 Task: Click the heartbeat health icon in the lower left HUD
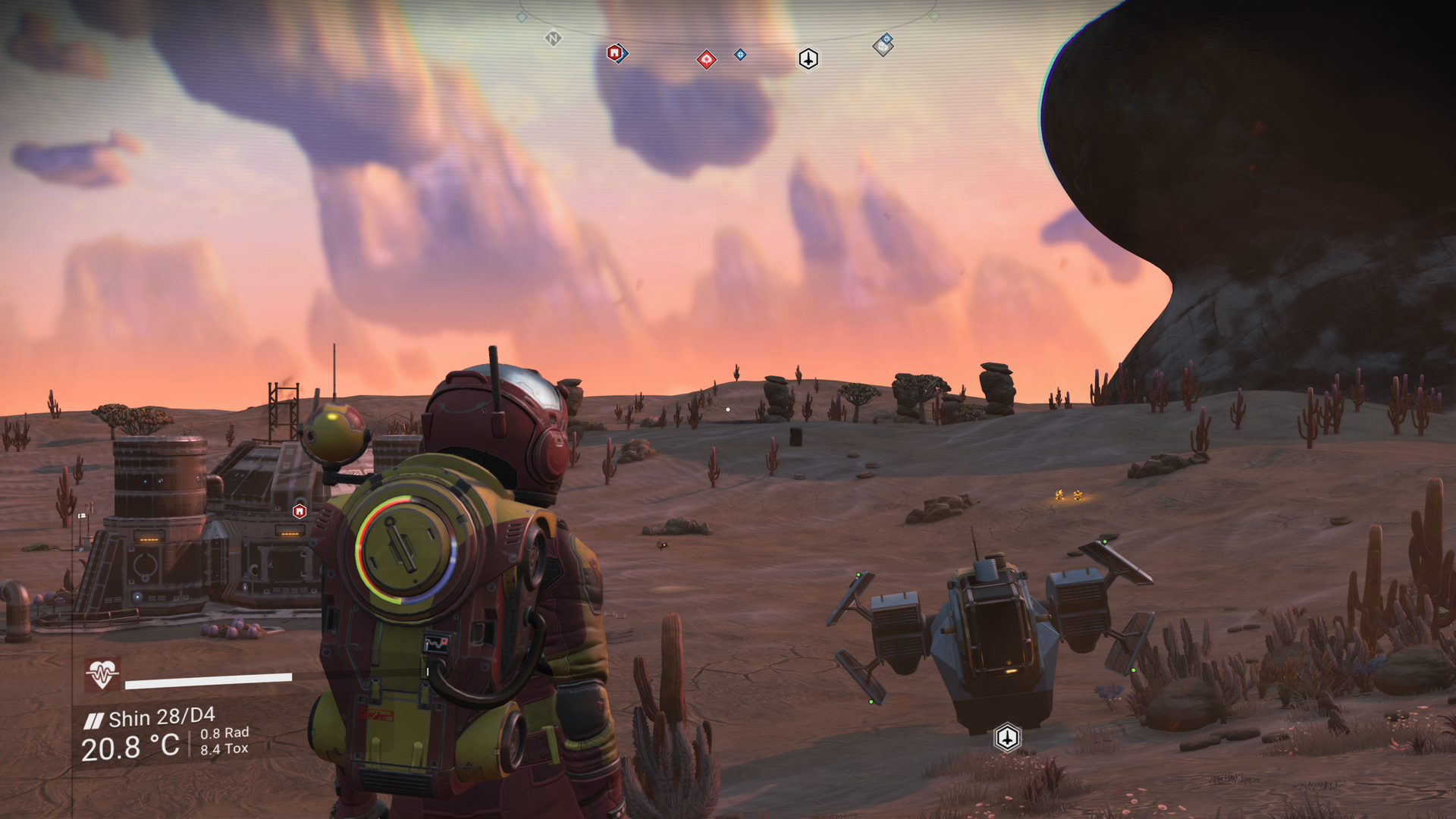click(x=102, y=672)
